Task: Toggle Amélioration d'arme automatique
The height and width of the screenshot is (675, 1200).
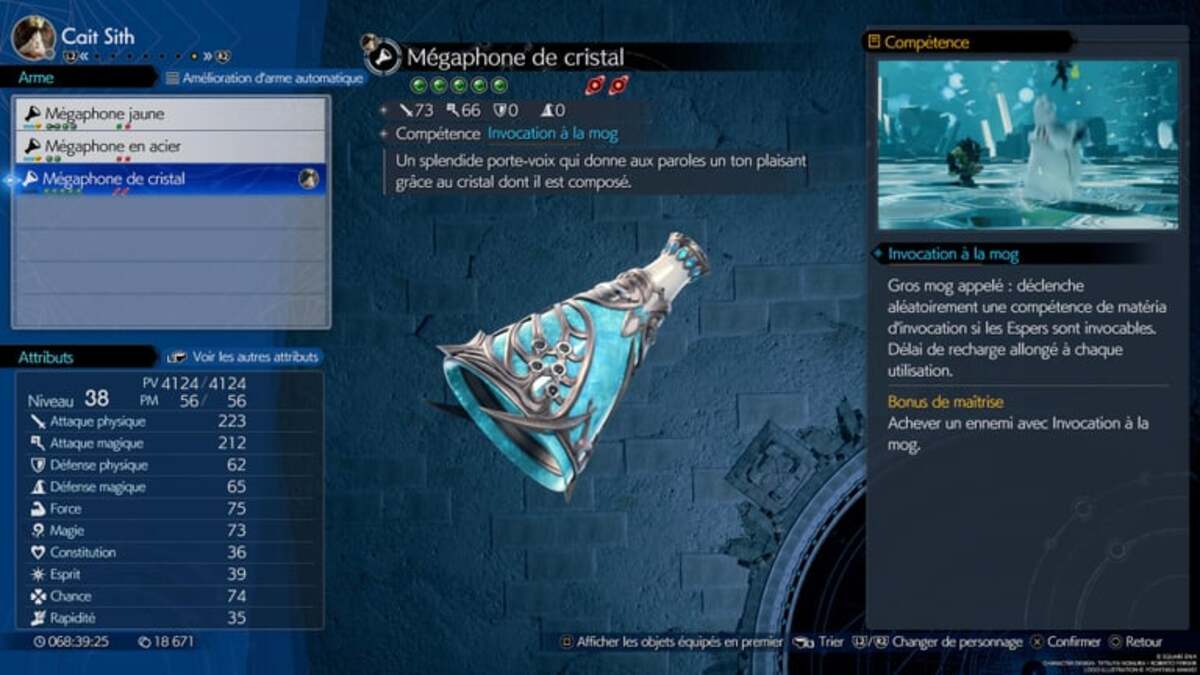Action: click(265, 78)
